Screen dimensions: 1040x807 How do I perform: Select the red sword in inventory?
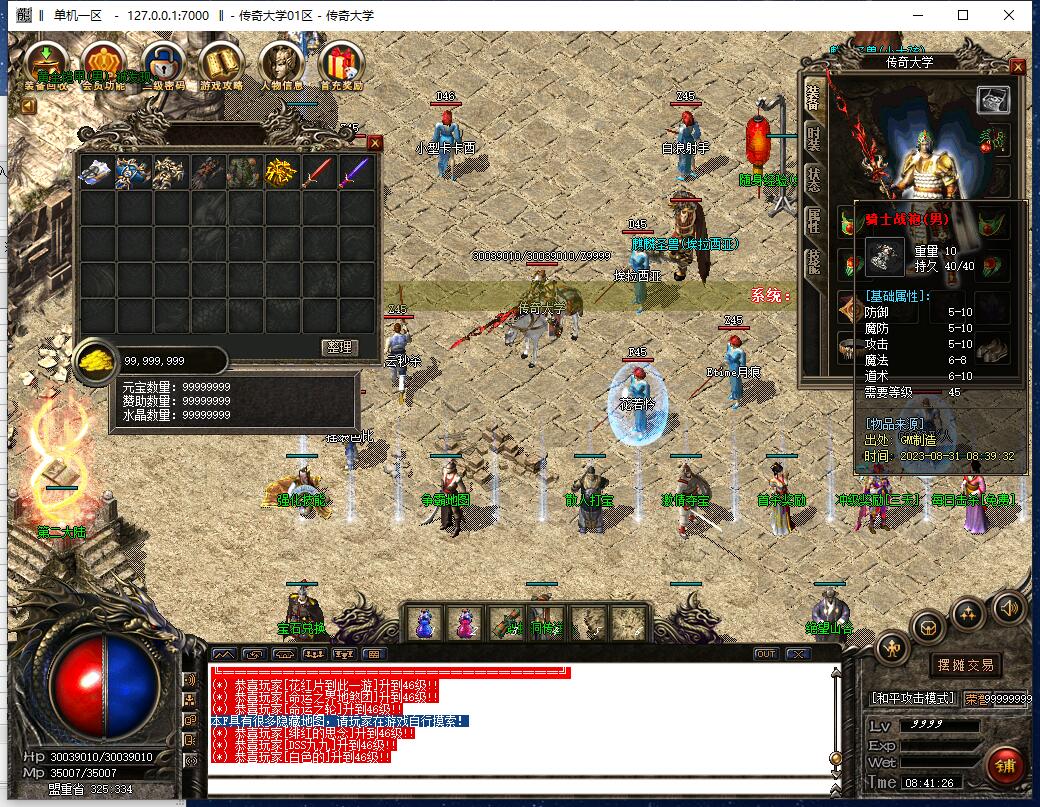318,173
